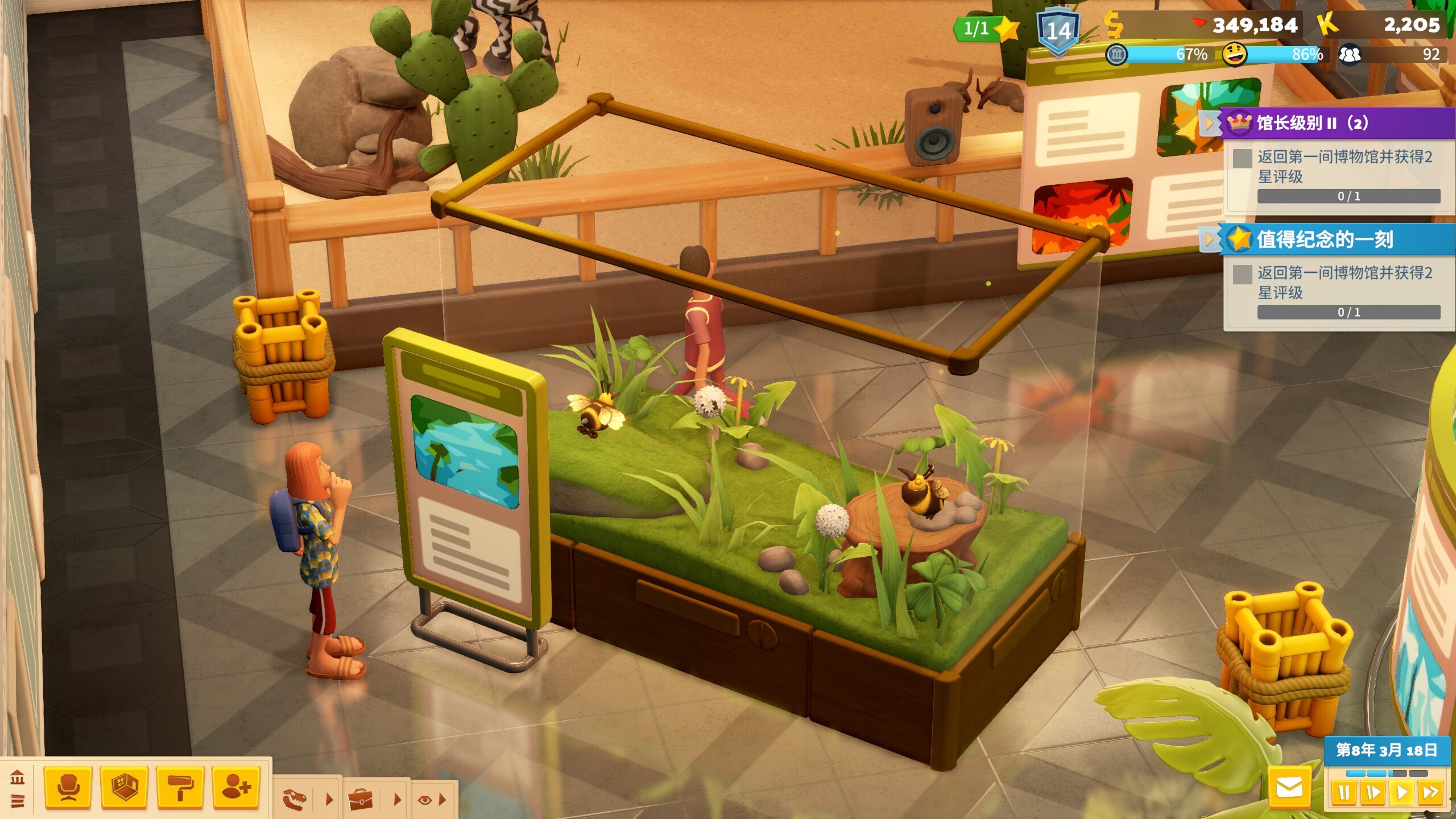Collapse the 馆长级别 II objective header
Image resolution: width=1456 pixels, height=819 pixels.
(1209, 123)
